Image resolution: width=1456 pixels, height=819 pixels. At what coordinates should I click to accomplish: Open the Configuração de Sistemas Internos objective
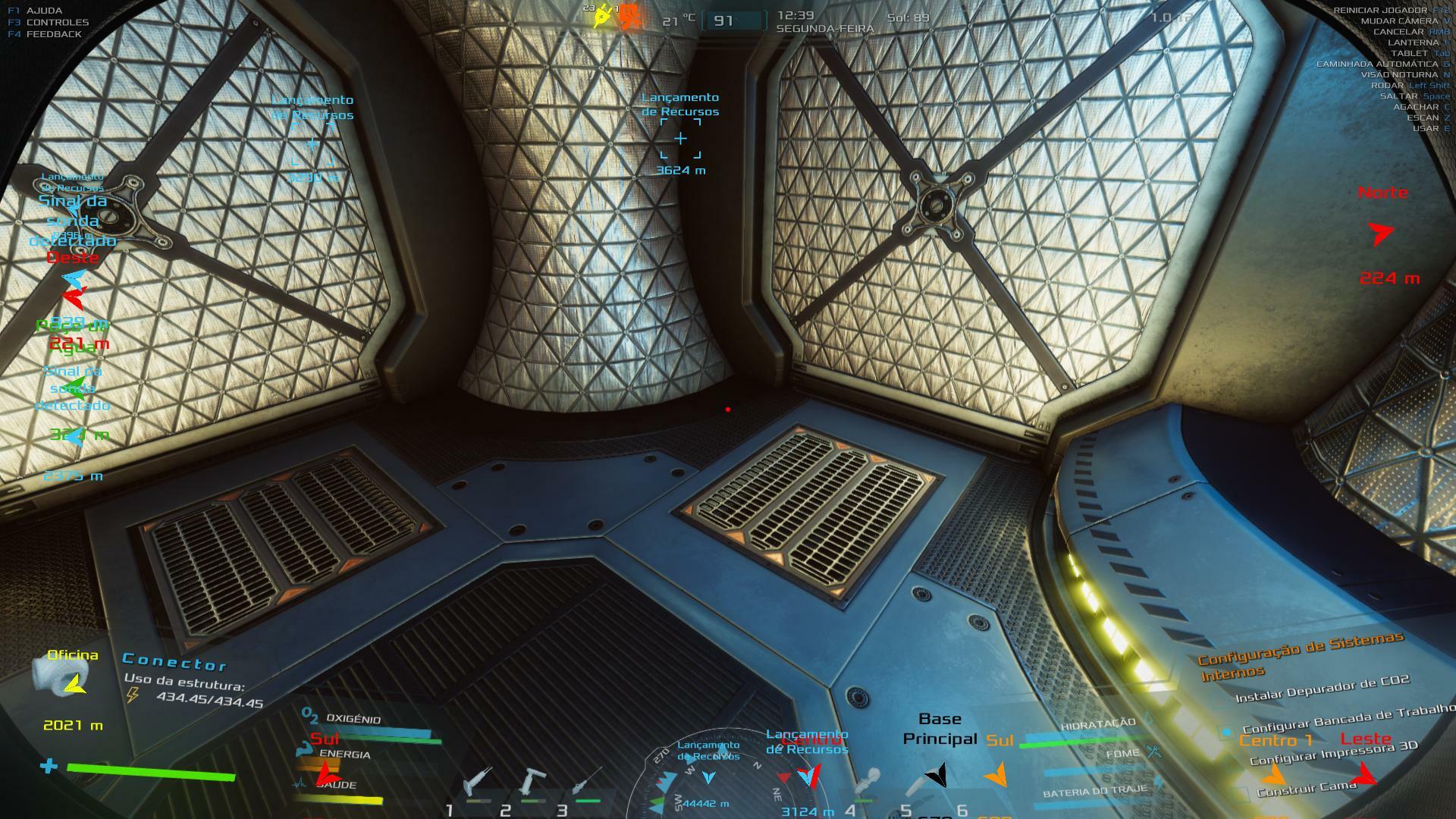pyautogui.click(x=1300, y=655)
